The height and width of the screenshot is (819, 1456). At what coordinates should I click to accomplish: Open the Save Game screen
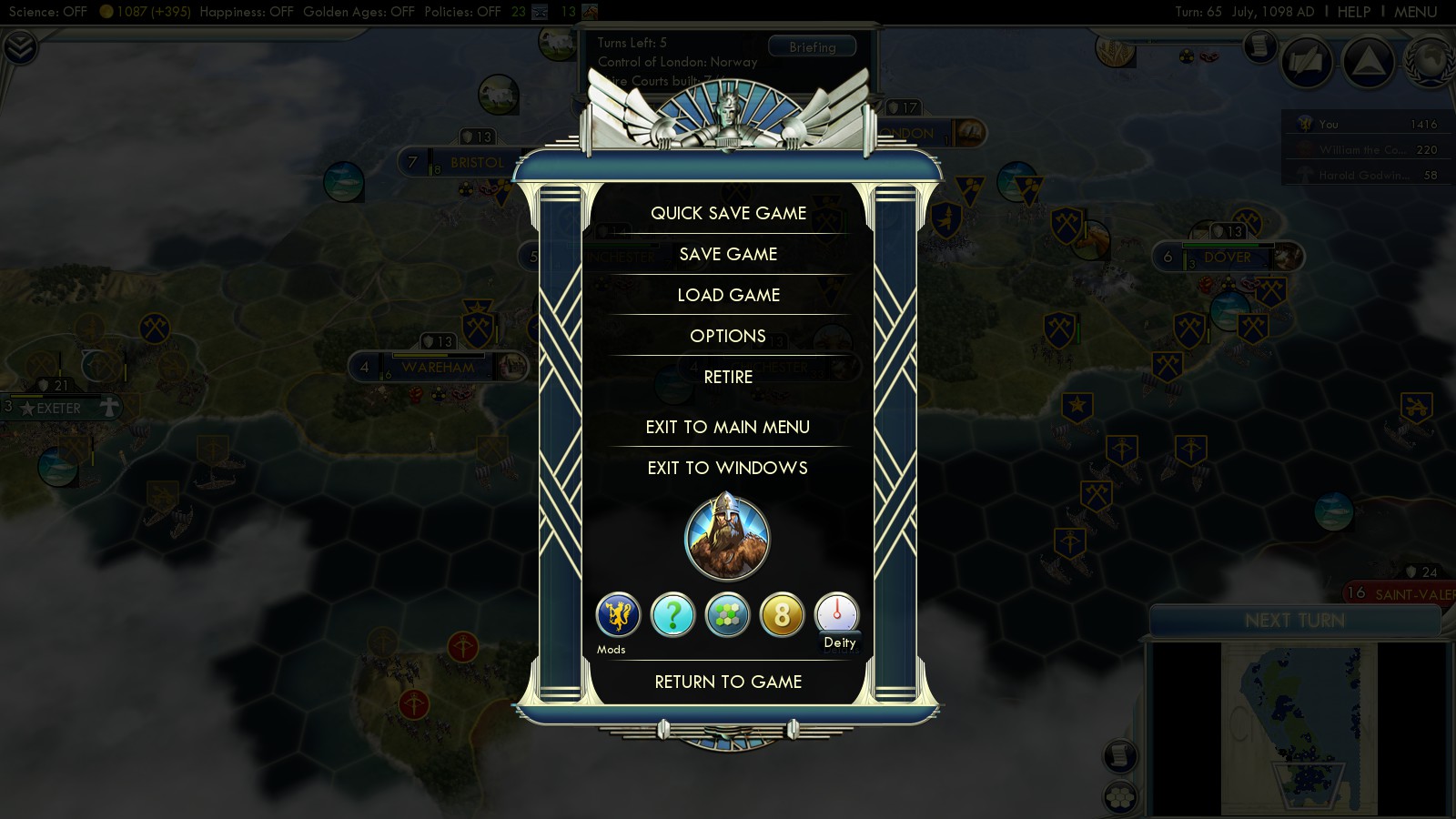coord(728,254)
